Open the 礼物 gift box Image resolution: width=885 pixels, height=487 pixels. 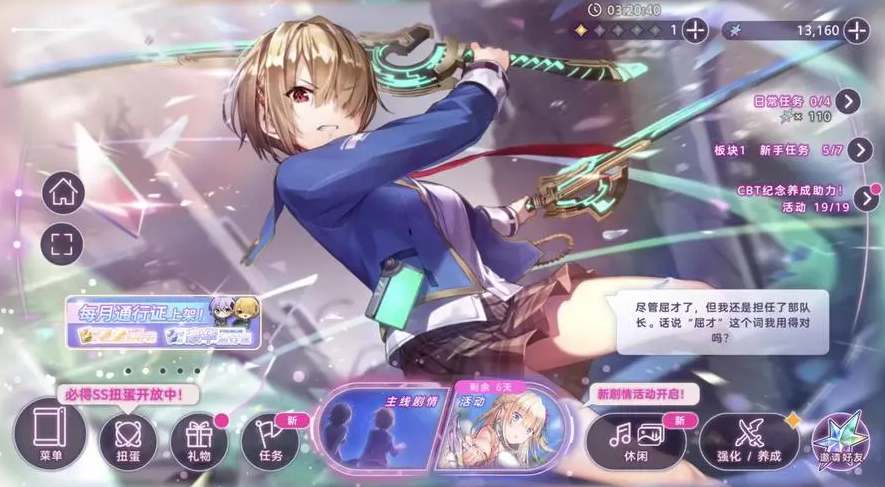click(199, 440)
